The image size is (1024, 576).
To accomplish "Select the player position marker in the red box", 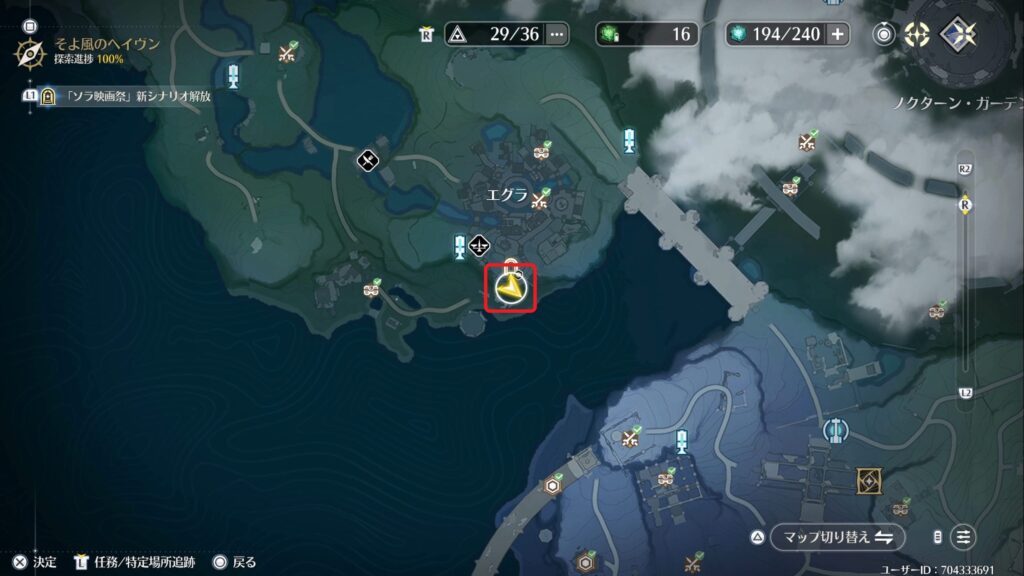I will 511,289.
